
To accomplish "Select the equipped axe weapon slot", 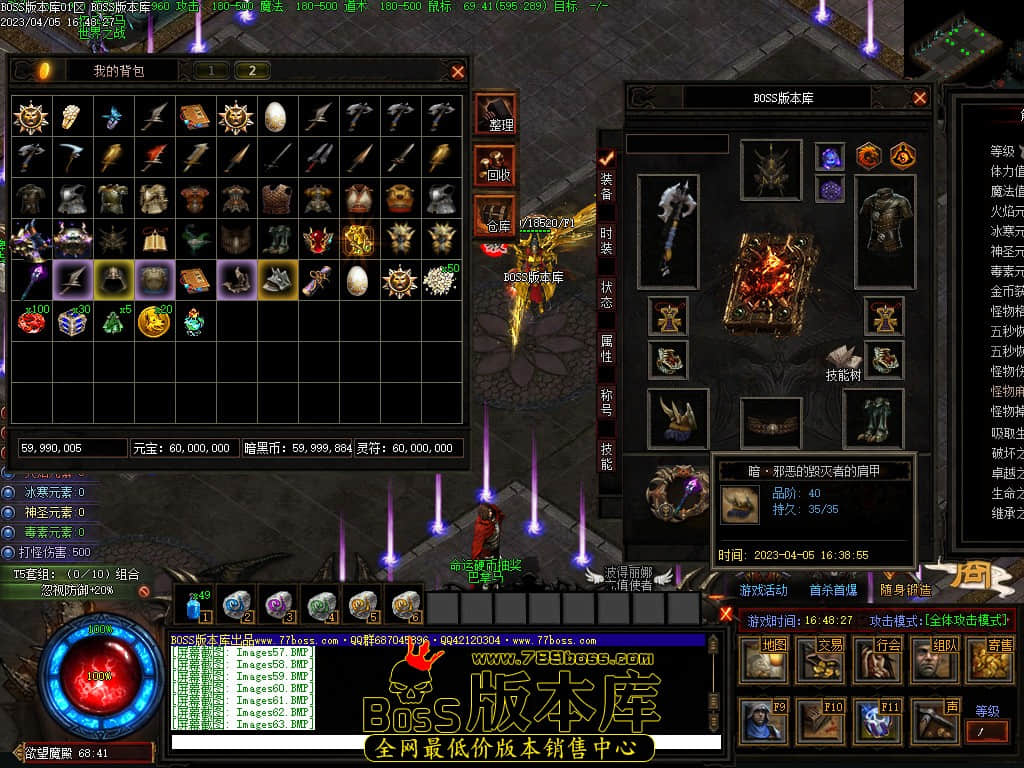I will click(x=668, y=230).
